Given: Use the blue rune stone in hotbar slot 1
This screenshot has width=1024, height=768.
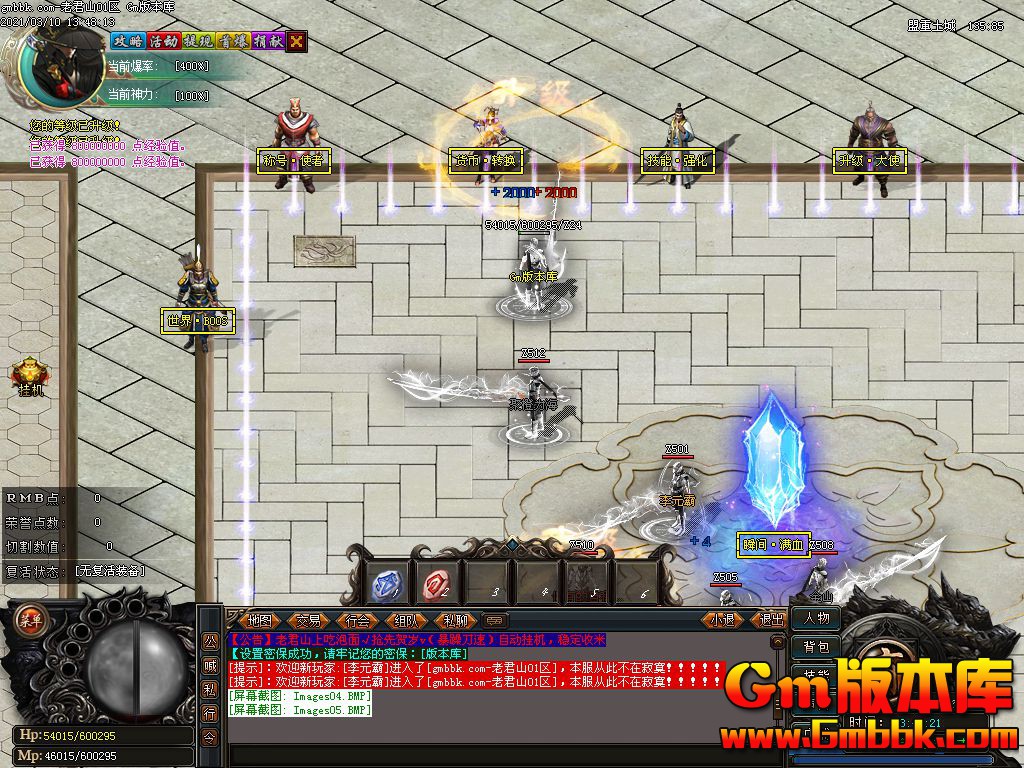Looking at the screenshot, I should coord(386,583).
